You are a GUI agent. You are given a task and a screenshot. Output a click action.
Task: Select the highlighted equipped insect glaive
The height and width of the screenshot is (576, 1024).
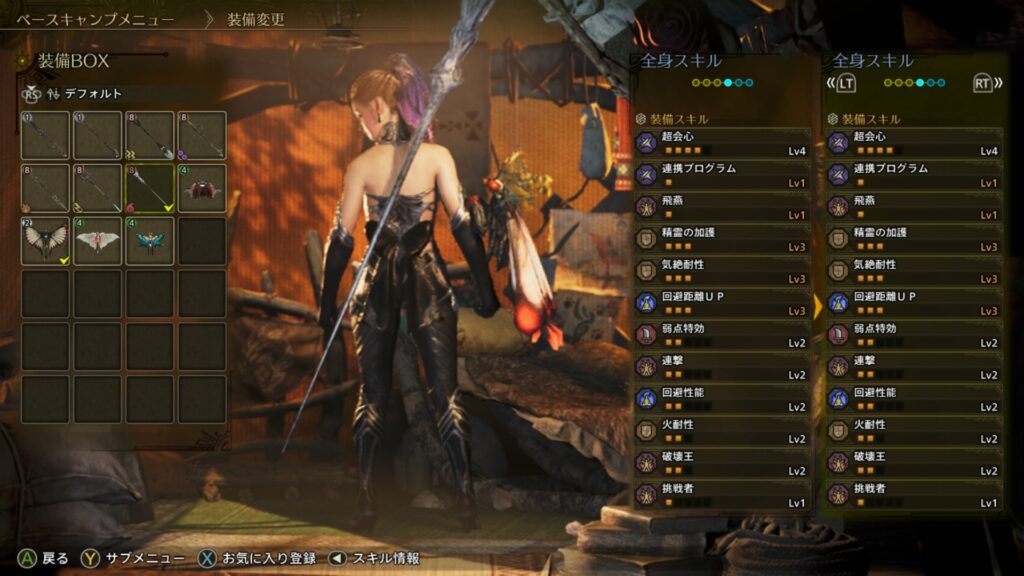150,188
